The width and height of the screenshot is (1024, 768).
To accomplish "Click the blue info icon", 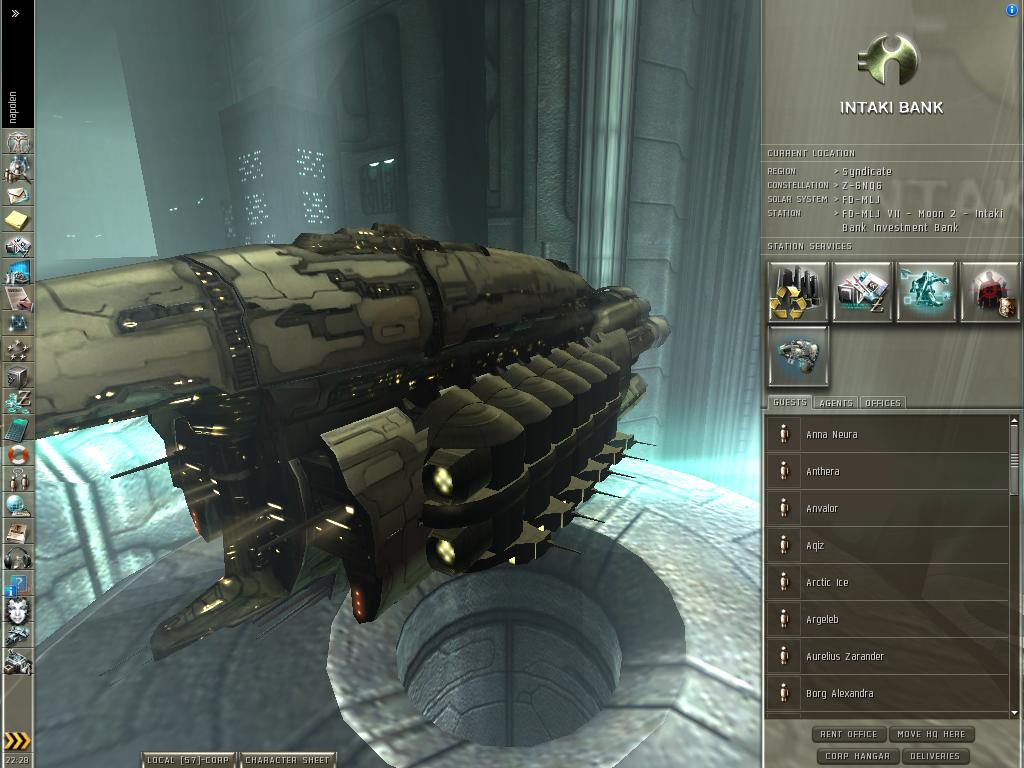I will point(1012,10).
